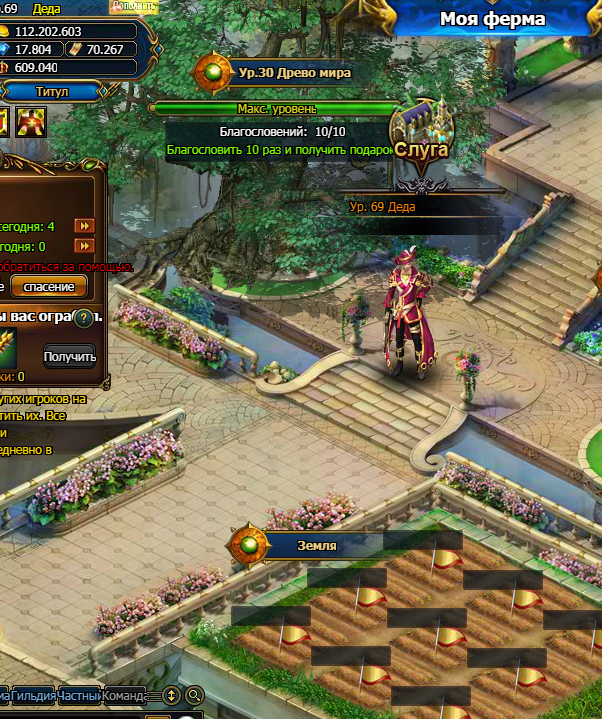Select the Древо мира tree emblem
The image size is (602, 719).
point(213,72)
